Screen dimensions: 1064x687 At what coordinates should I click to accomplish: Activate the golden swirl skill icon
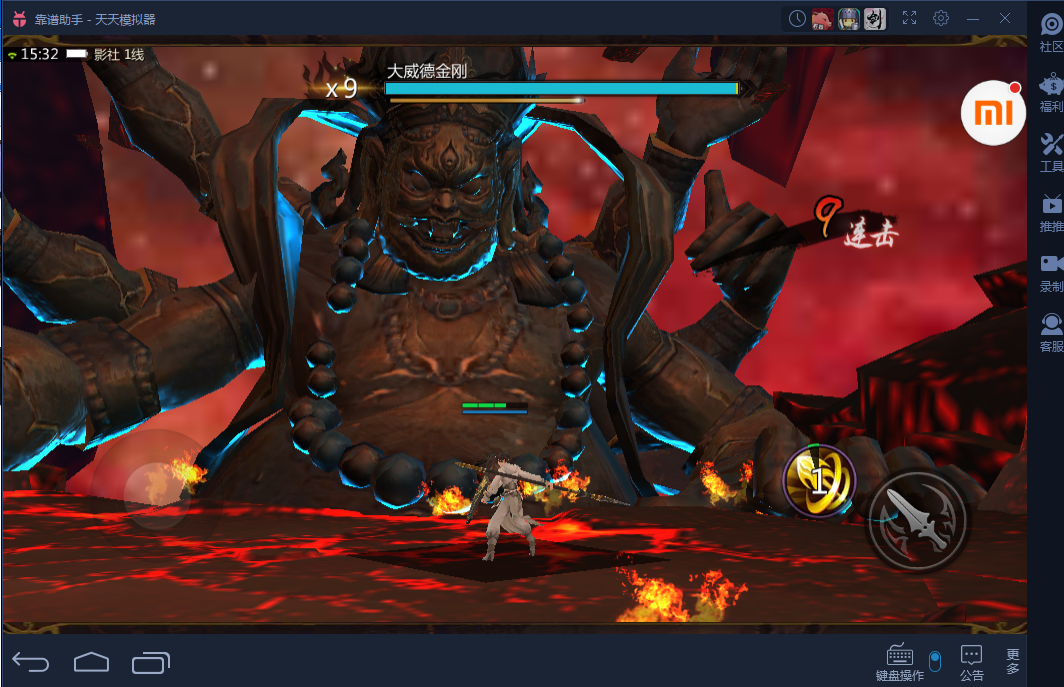(x=818, y=481)
